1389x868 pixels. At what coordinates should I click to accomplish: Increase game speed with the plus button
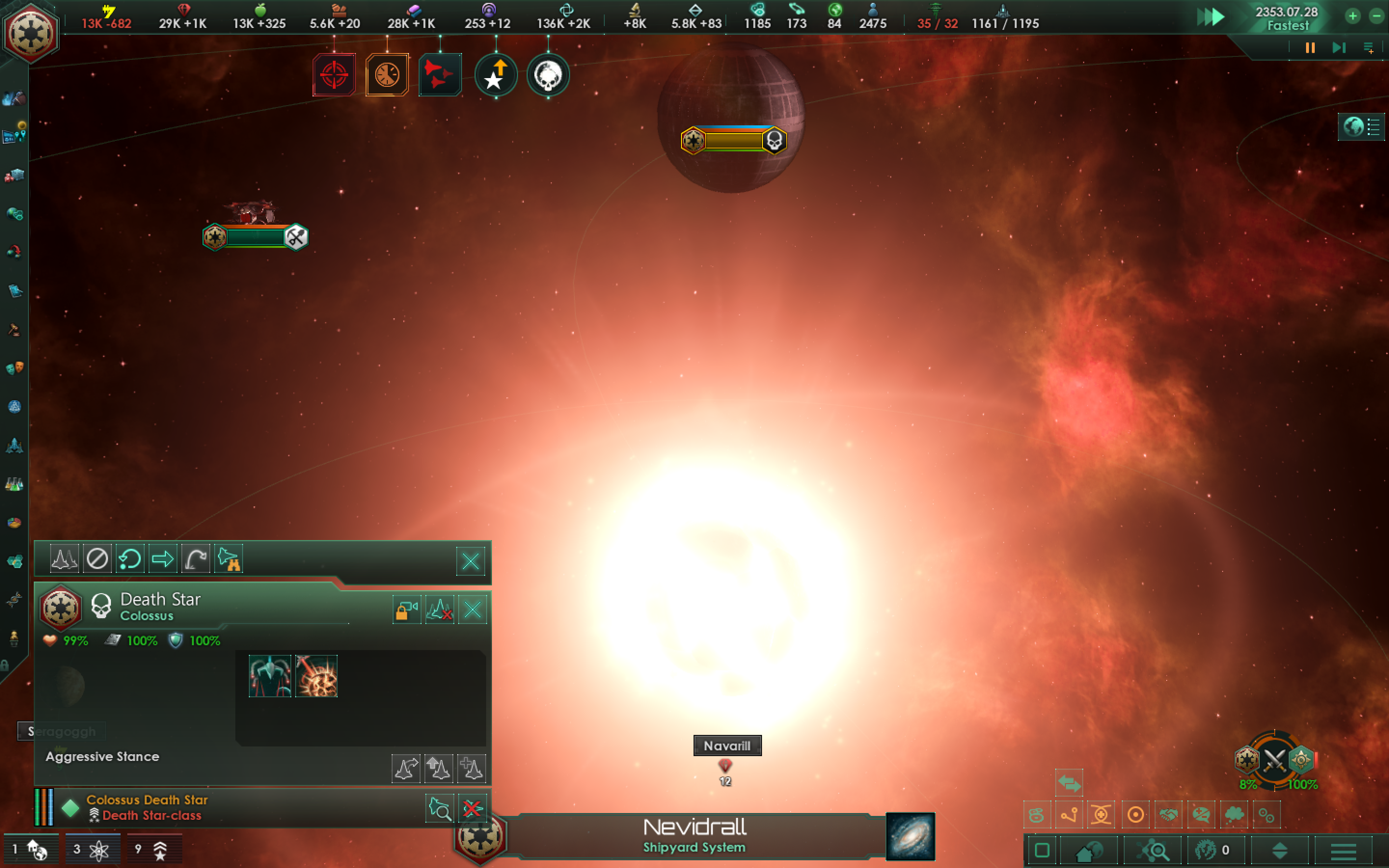click(1353, 16)
